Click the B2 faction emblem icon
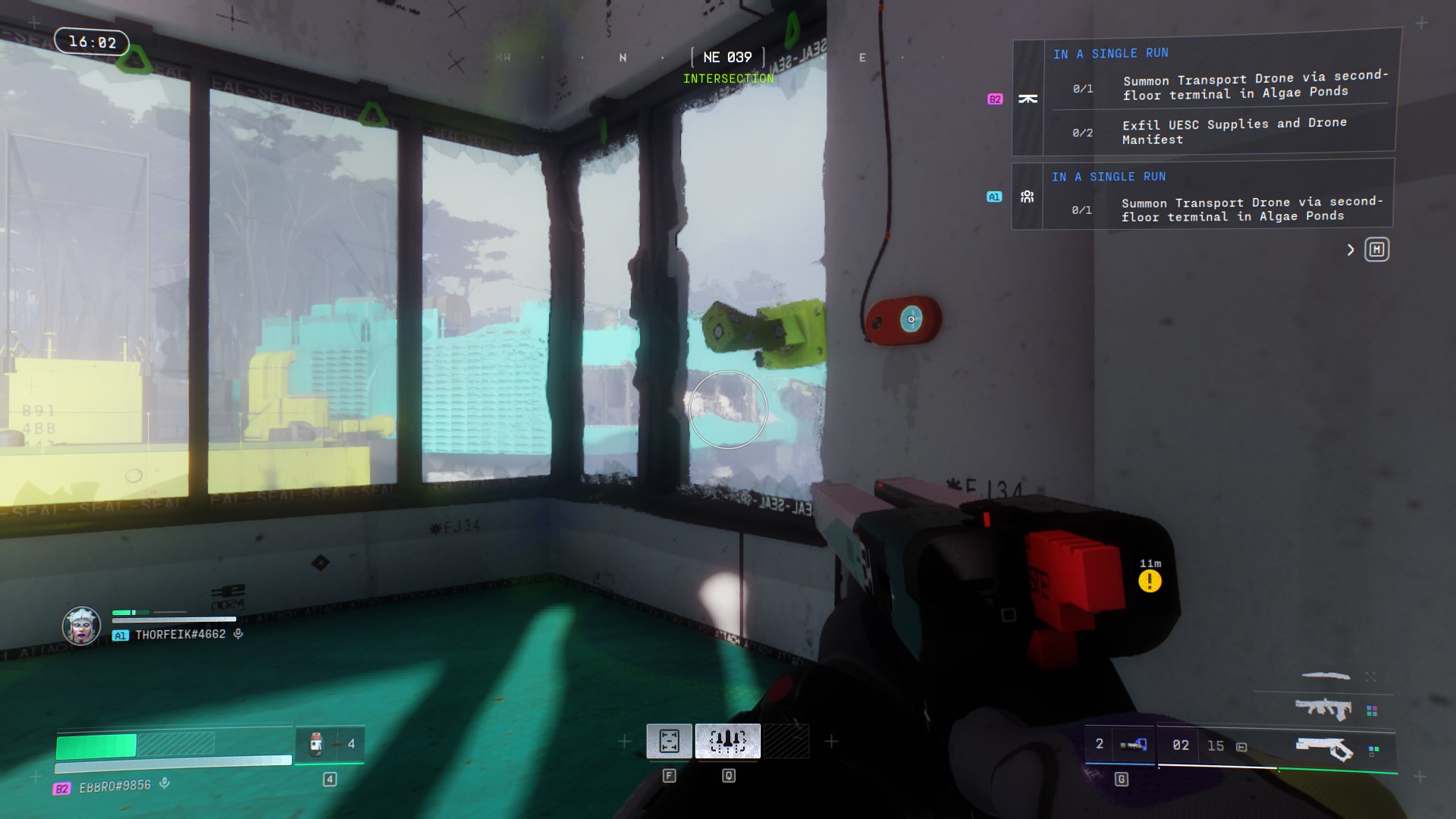The width and height of the screenshot is (1456, 819). (1028, 99)
